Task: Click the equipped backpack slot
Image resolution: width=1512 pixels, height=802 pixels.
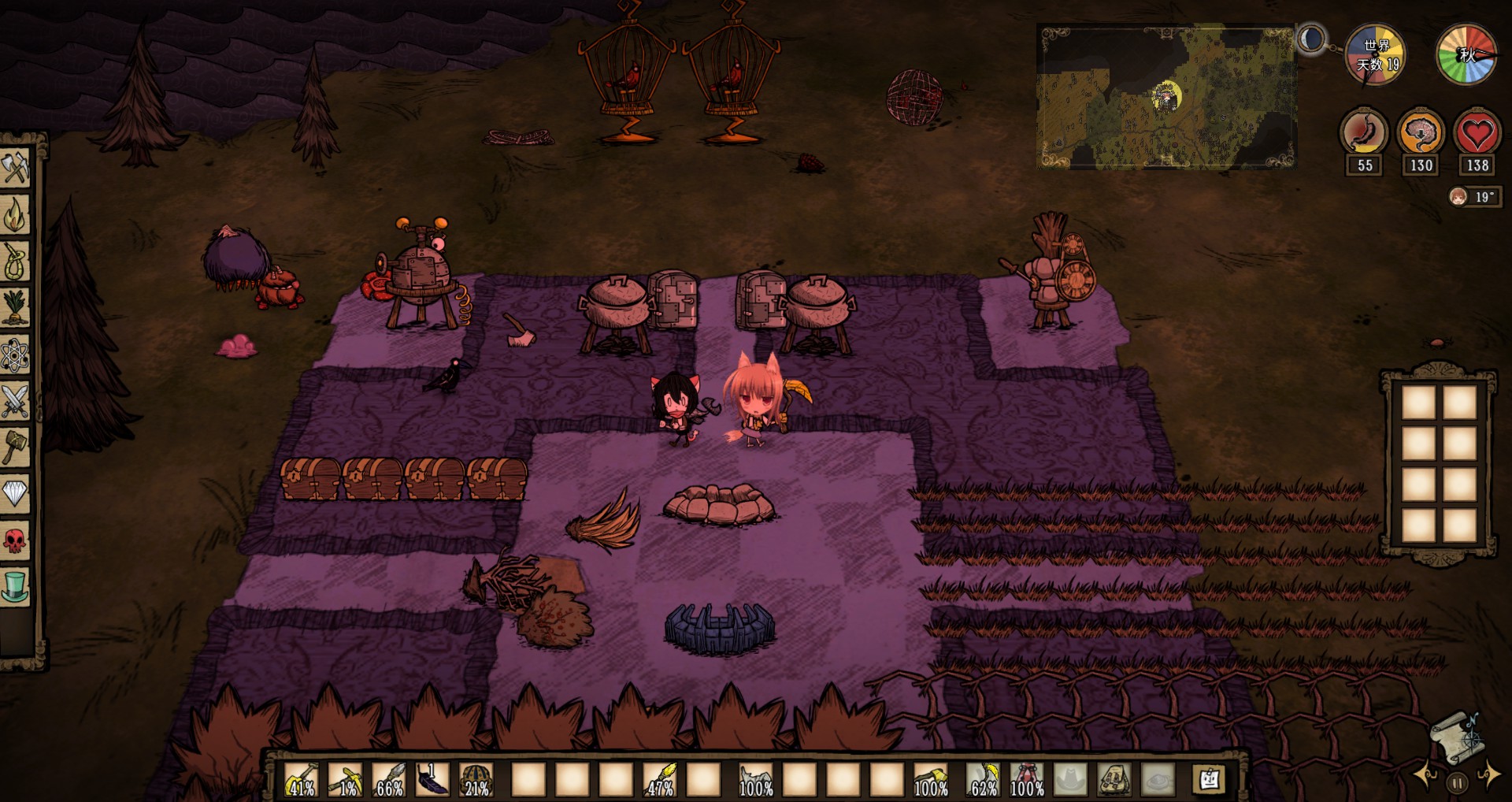Action: [1114, 779]
